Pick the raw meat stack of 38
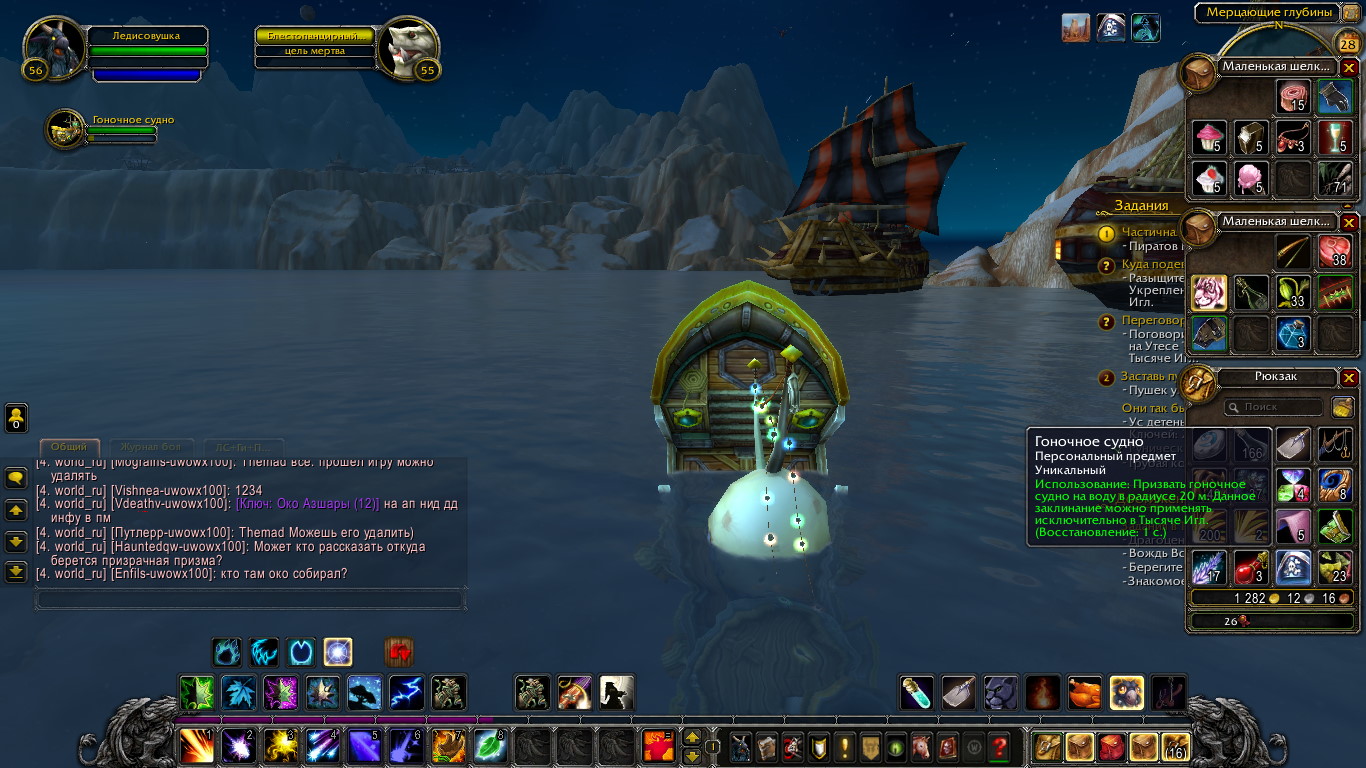The image size is (1366, 768). 1335,251
